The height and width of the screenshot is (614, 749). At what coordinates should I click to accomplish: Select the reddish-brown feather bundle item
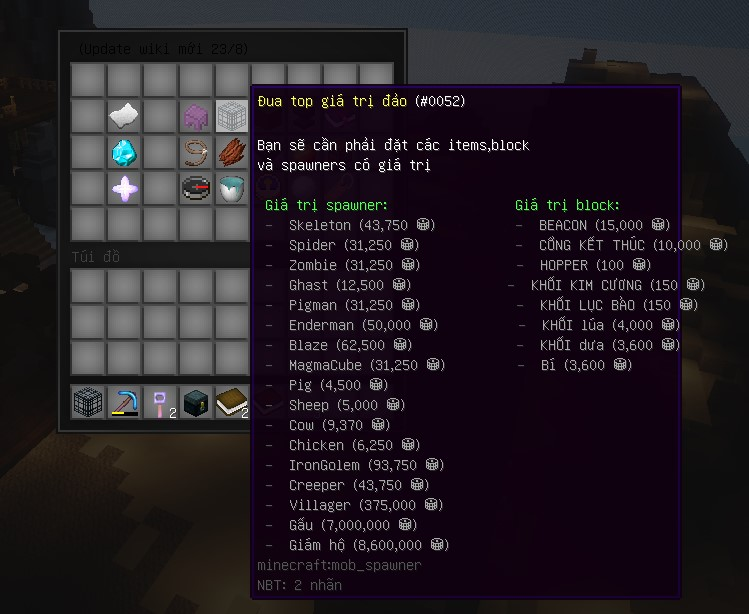click(232, 152)
